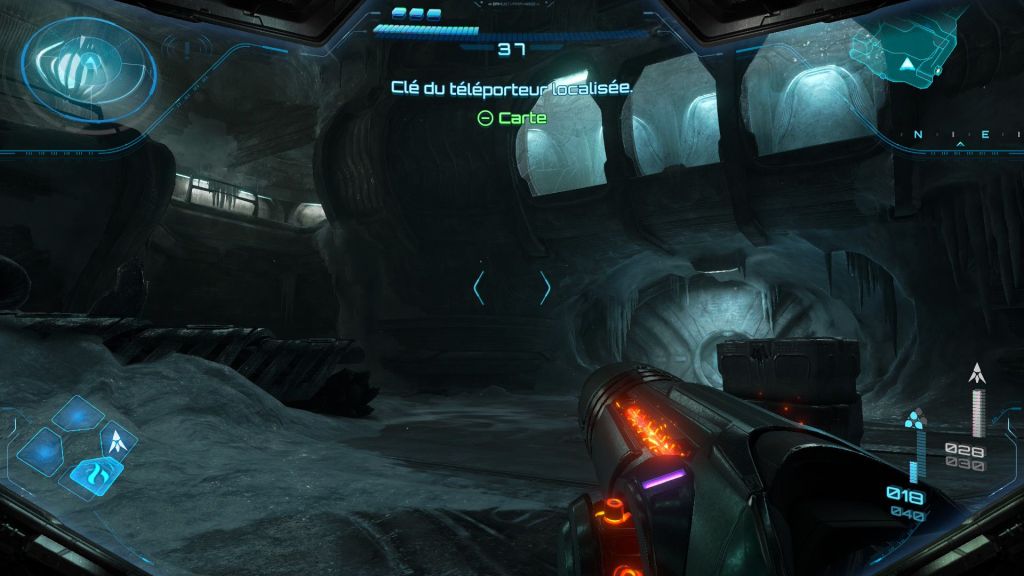1024x576 pixels.
Task: Click the missile icon above the ammo gauge
Action: click(978, 375)
